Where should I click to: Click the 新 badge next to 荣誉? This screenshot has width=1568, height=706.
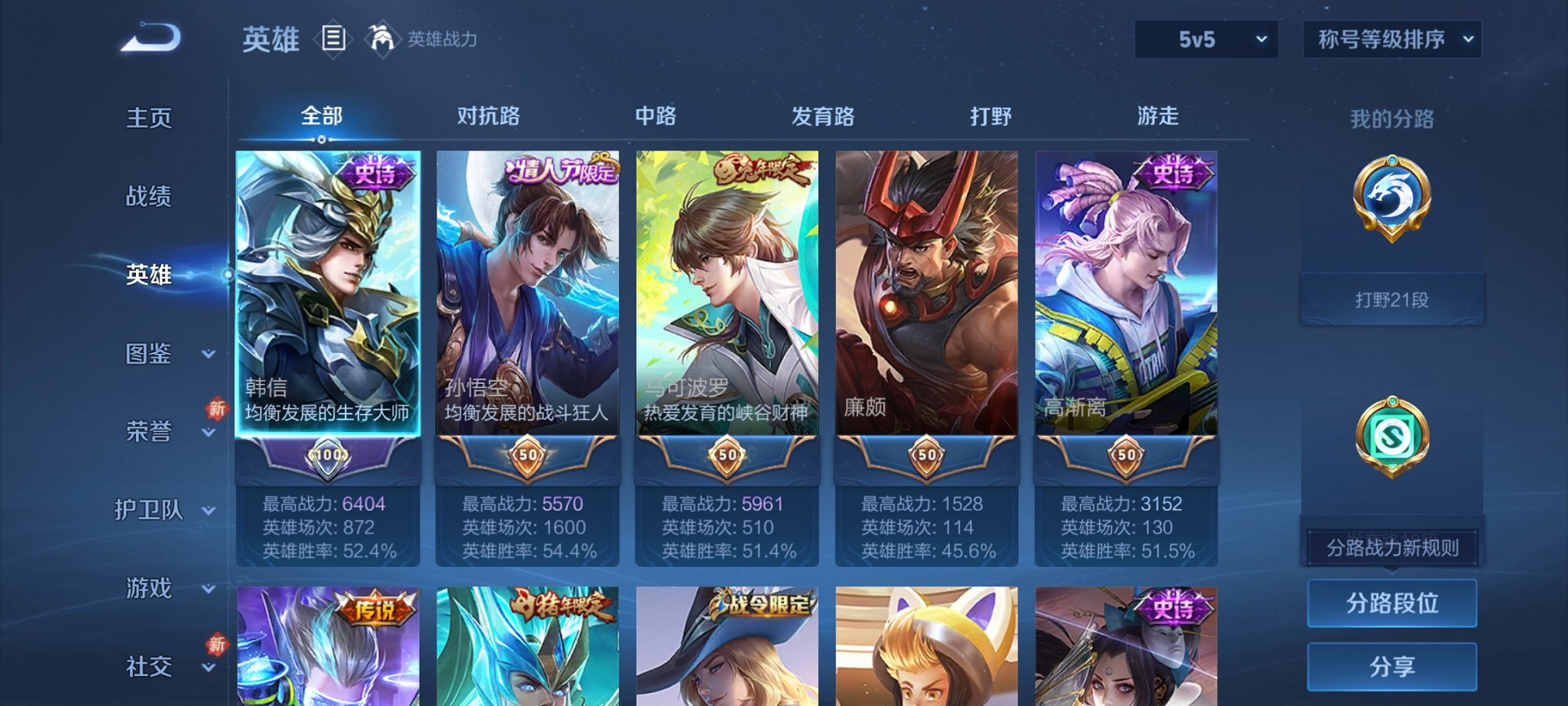[x=219, y=410]
